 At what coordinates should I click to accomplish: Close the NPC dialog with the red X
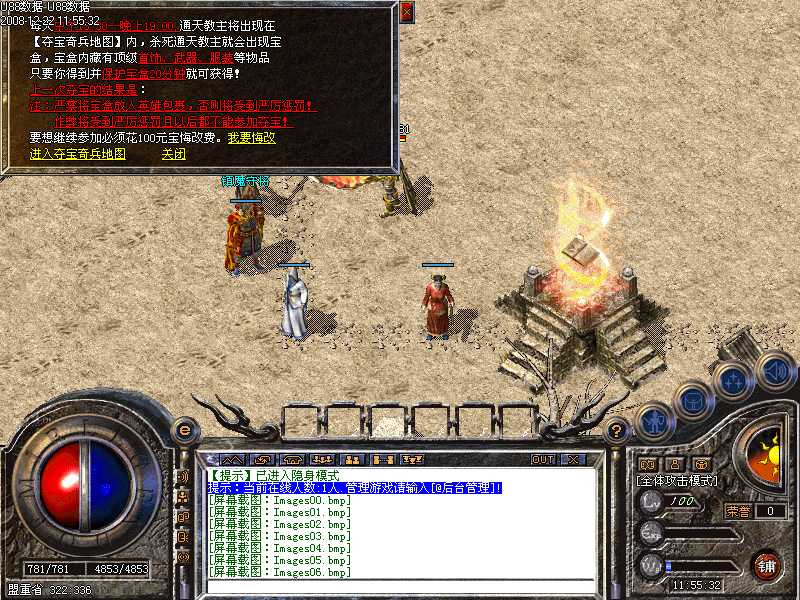pyautogui.click(x=406, y=13)
